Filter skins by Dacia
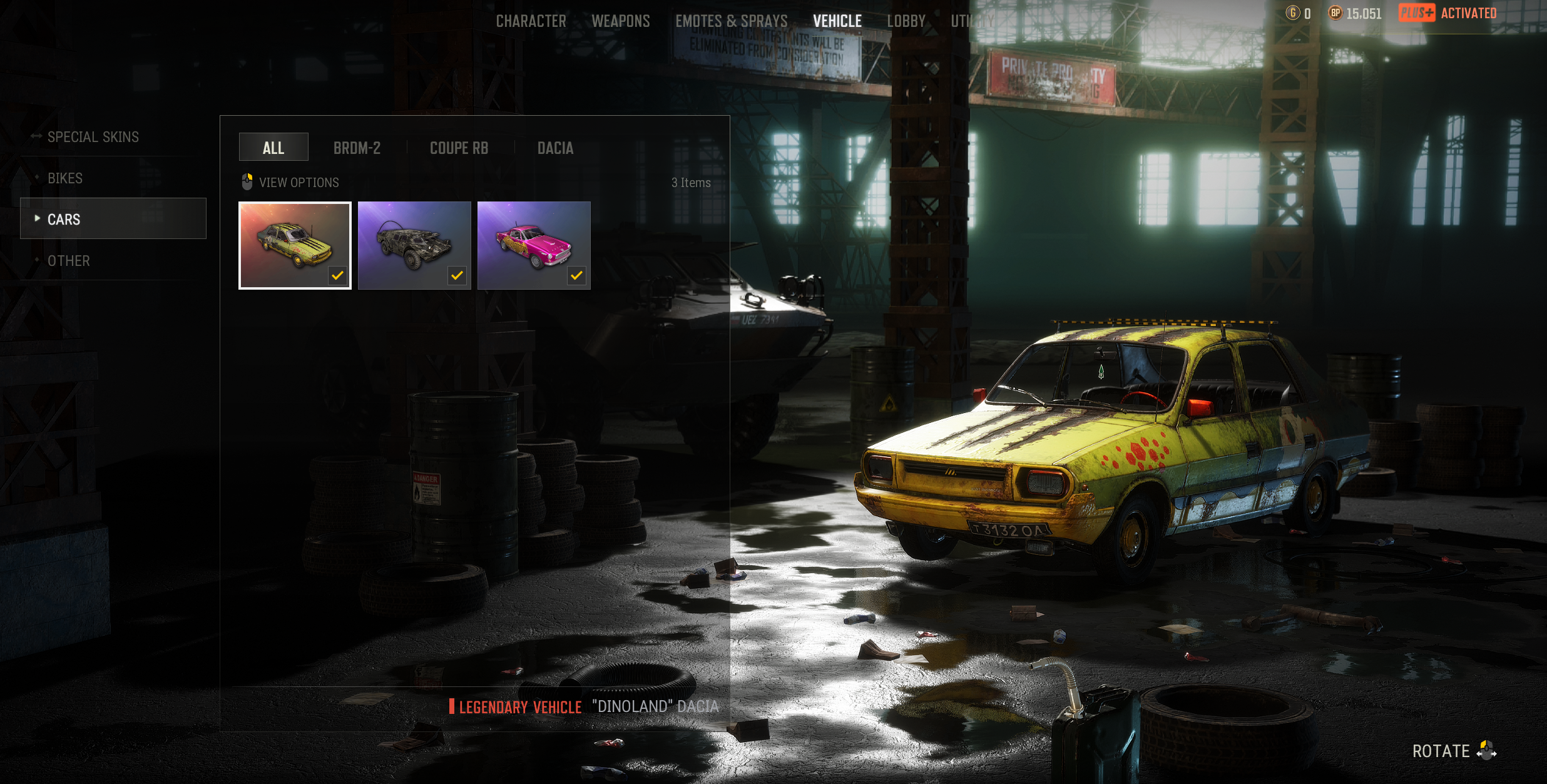The width and height of the screenshot is (1547, 784). coord(555,148)
